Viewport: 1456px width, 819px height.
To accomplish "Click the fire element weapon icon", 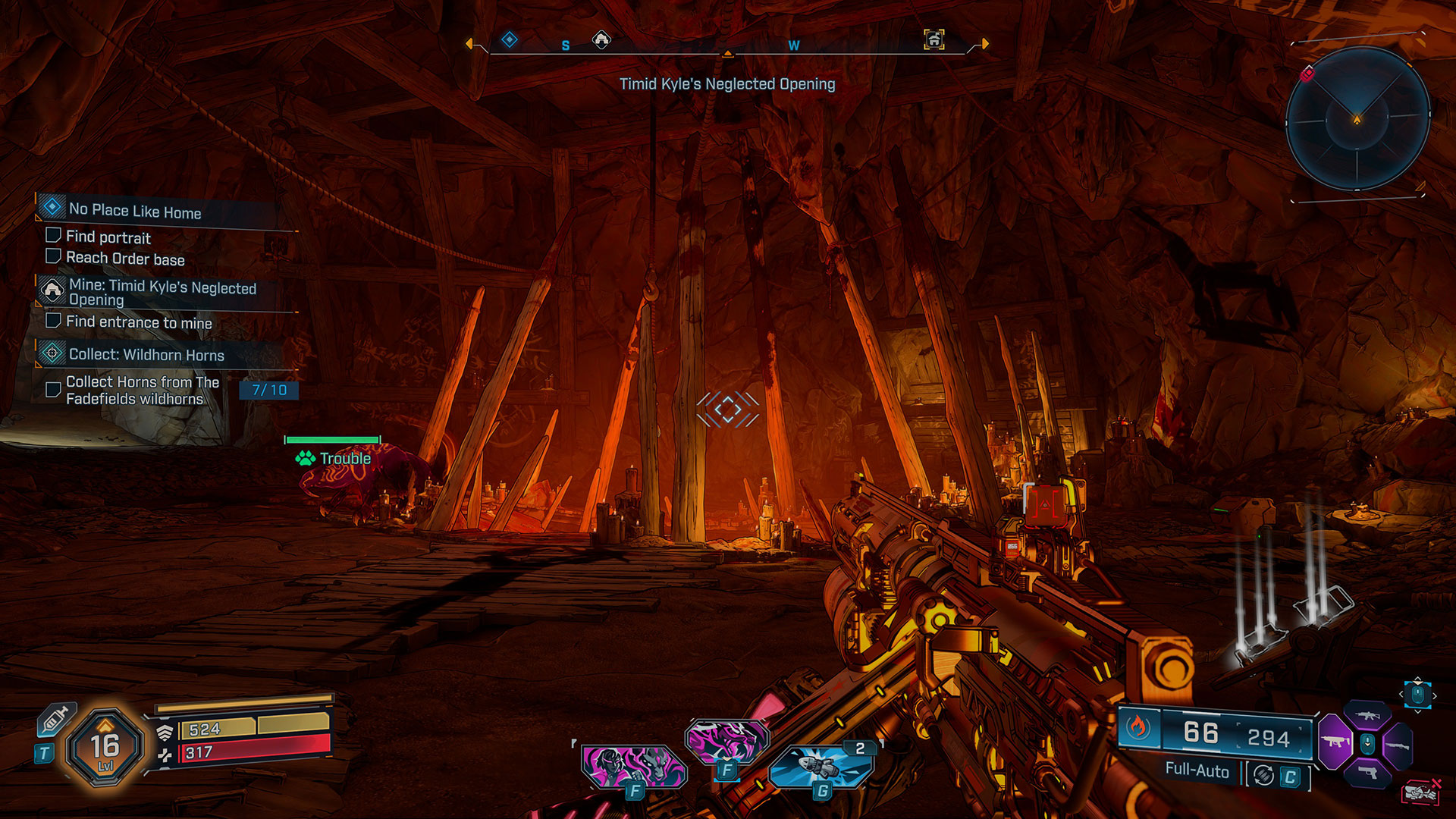I will click(x=1137, y=728).
